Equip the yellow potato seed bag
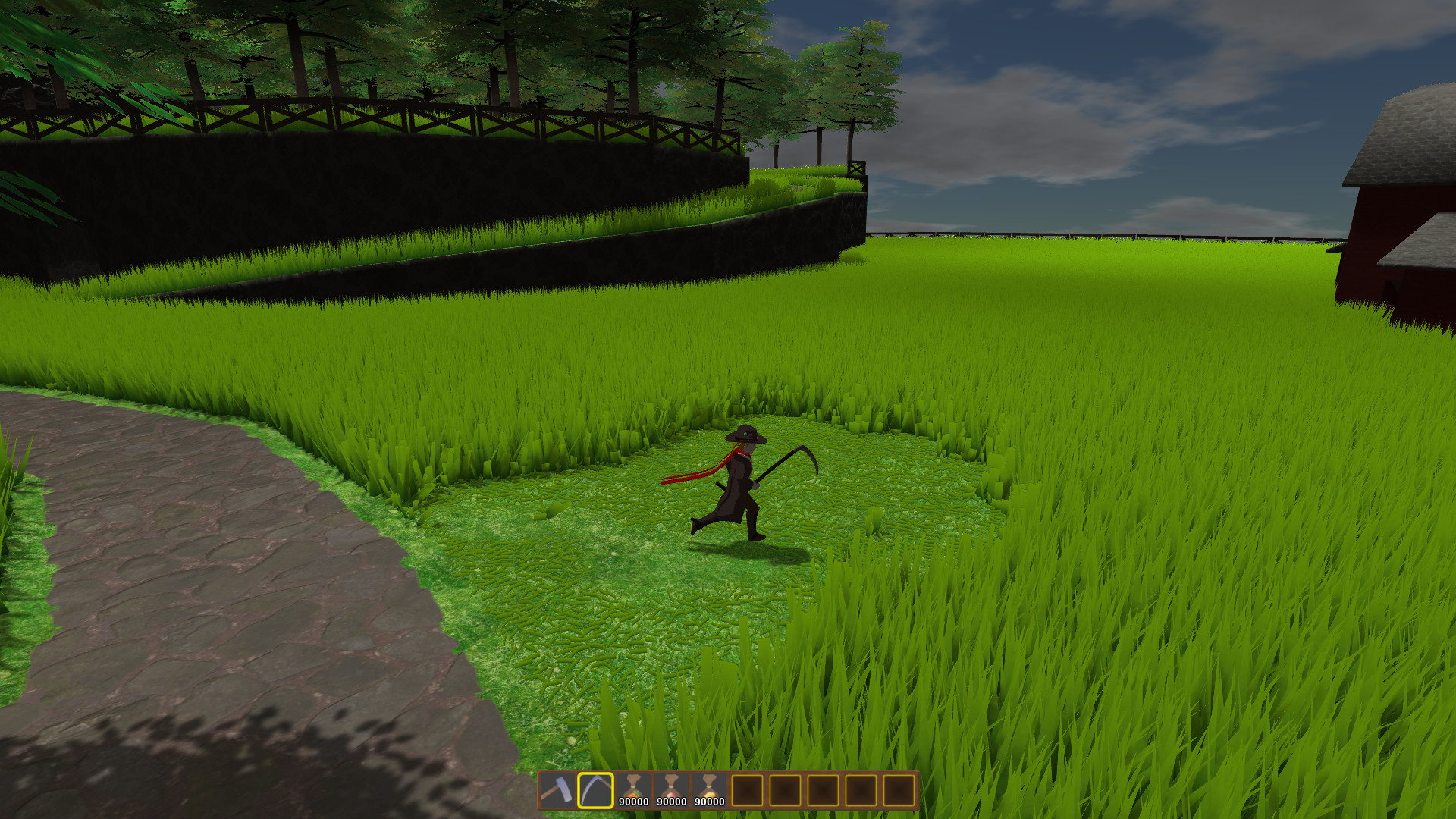 click(709, 789)
